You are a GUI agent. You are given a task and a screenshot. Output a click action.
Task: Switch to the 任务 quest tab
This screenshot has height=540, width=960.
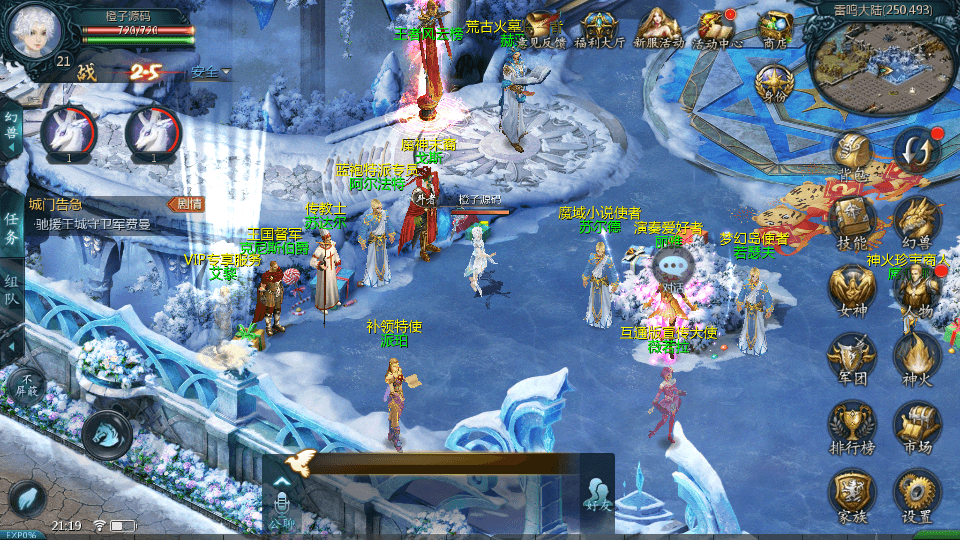pyautogui.click(x=12, y=227)
